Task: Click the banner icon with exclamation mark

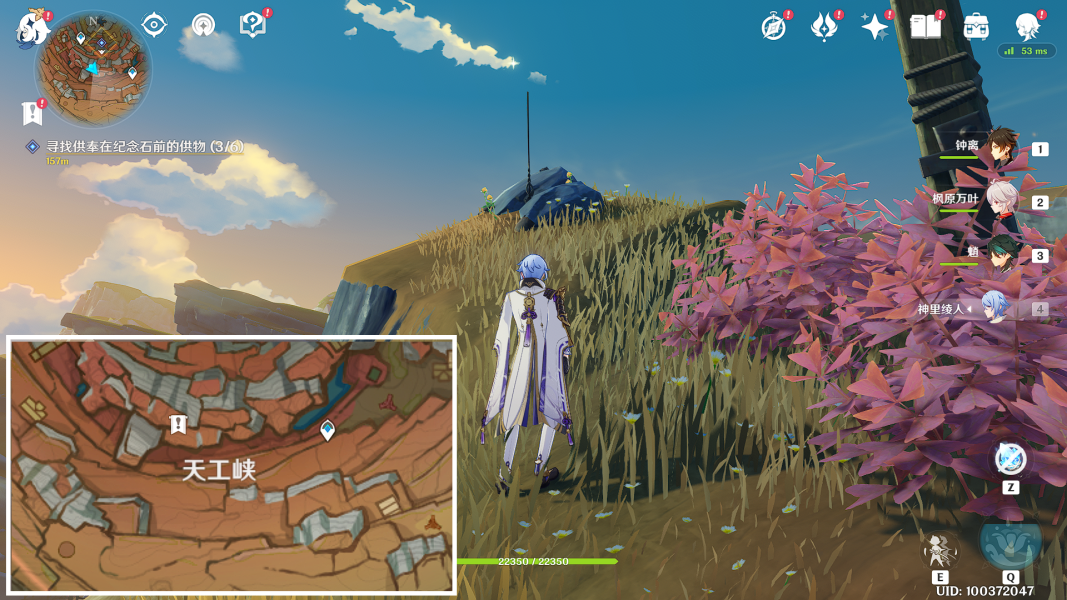Action: tap(32, 113)
